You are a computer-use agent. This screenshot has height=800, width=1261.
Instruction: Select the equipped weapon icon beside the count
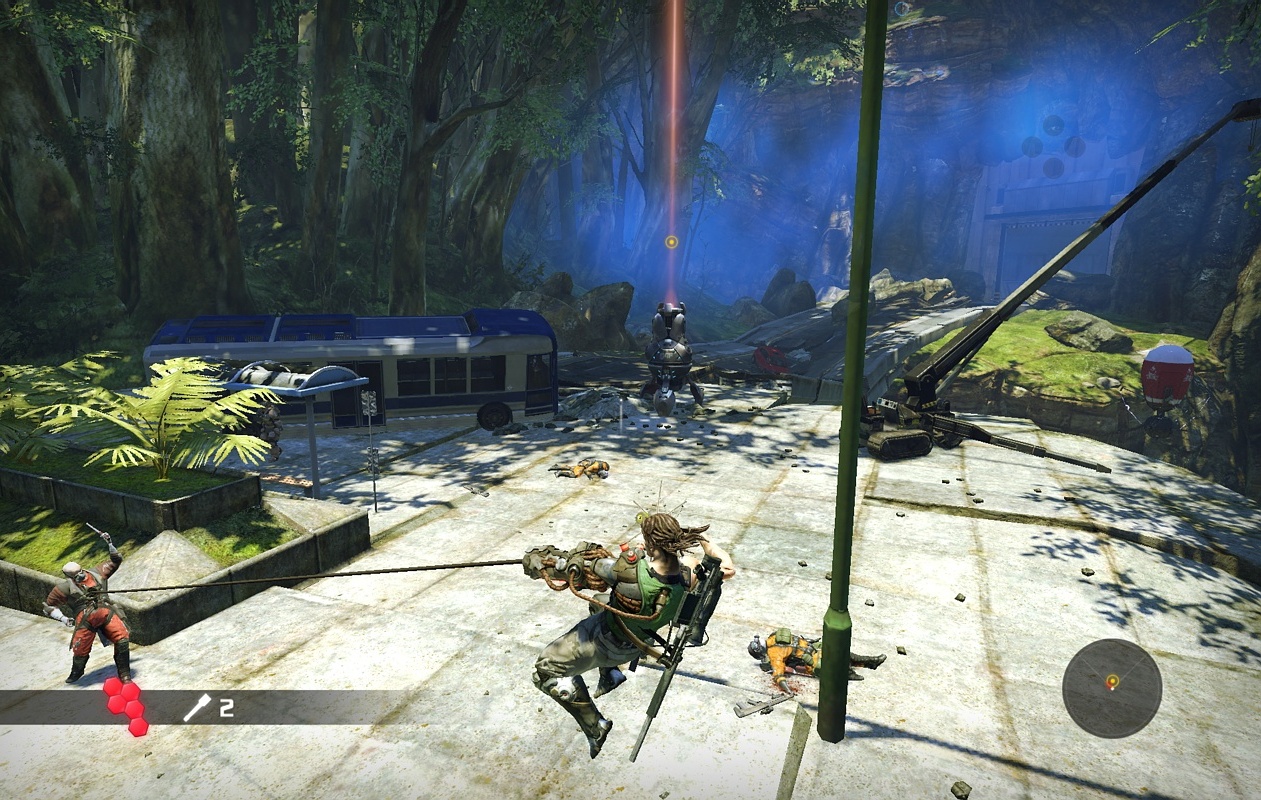197,708
